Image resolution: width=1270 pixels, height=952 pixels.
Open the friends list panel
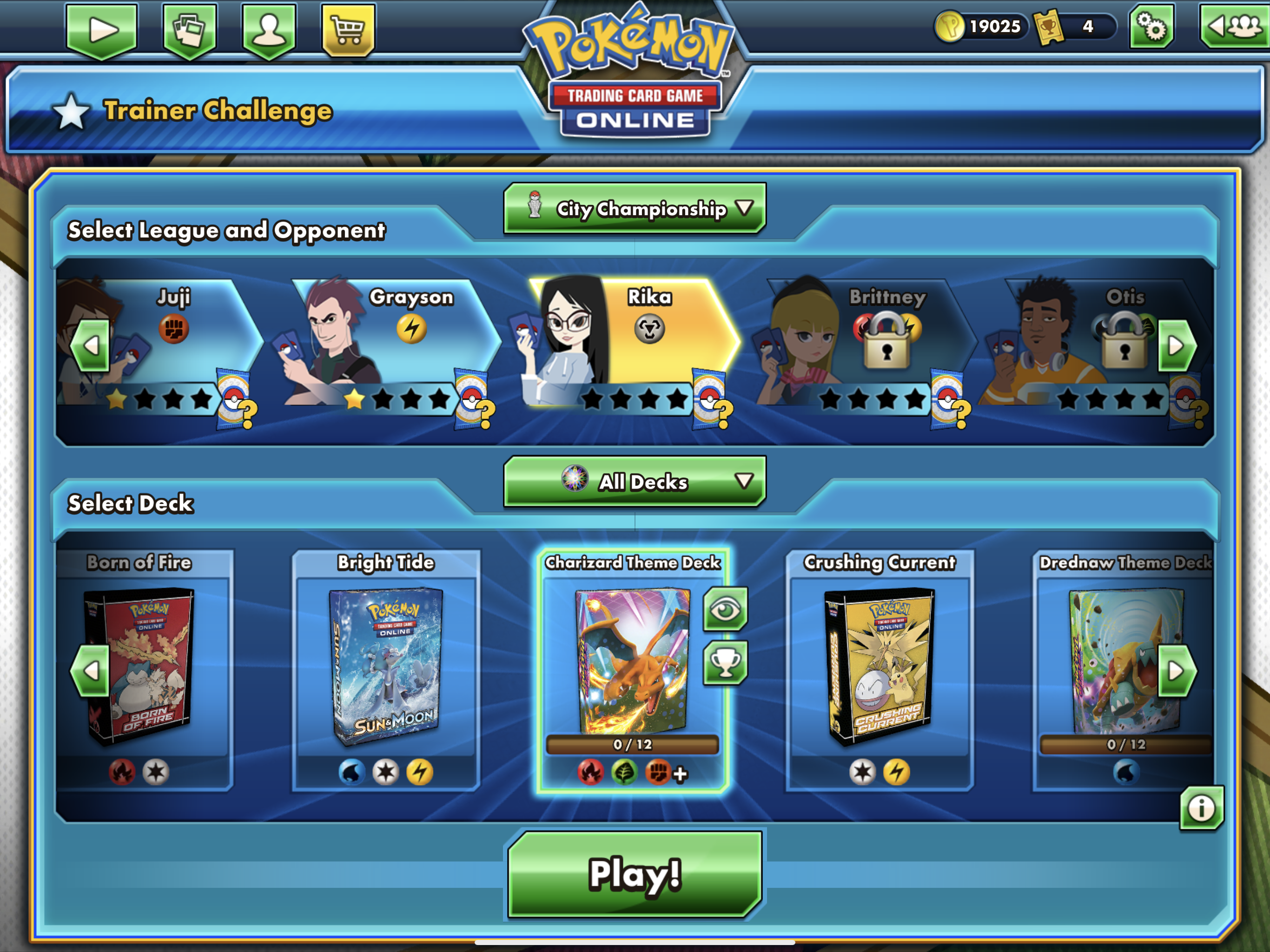click(1234, 27)
